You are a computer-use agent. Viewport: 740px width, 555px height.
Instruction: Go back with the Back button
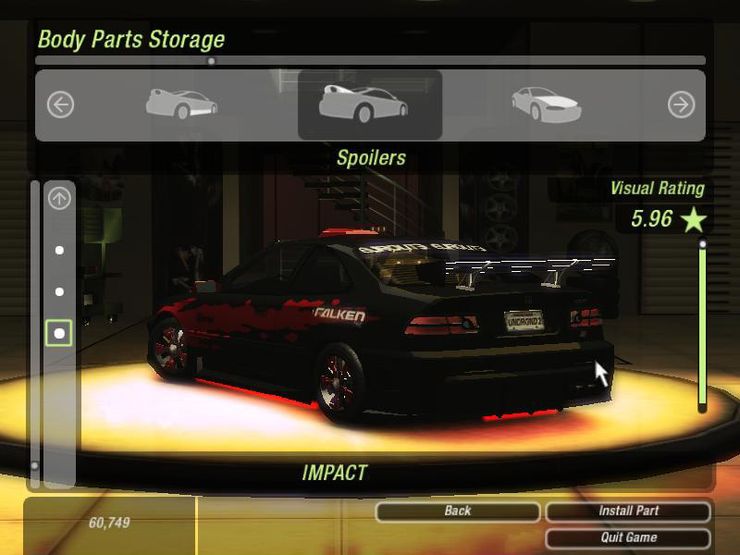pyautogui.click(x=457, y=511)
